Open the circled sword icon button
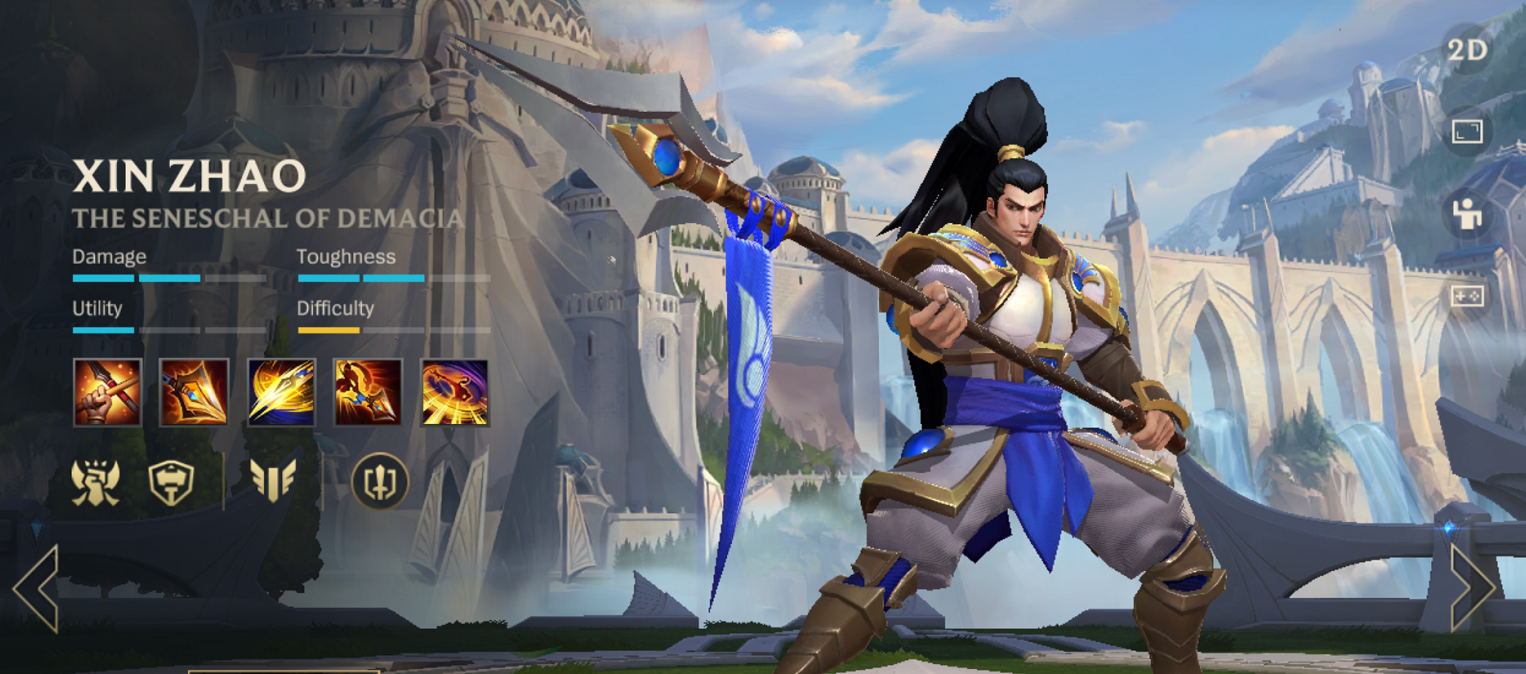1526x674 pixels. click(380, 482)
